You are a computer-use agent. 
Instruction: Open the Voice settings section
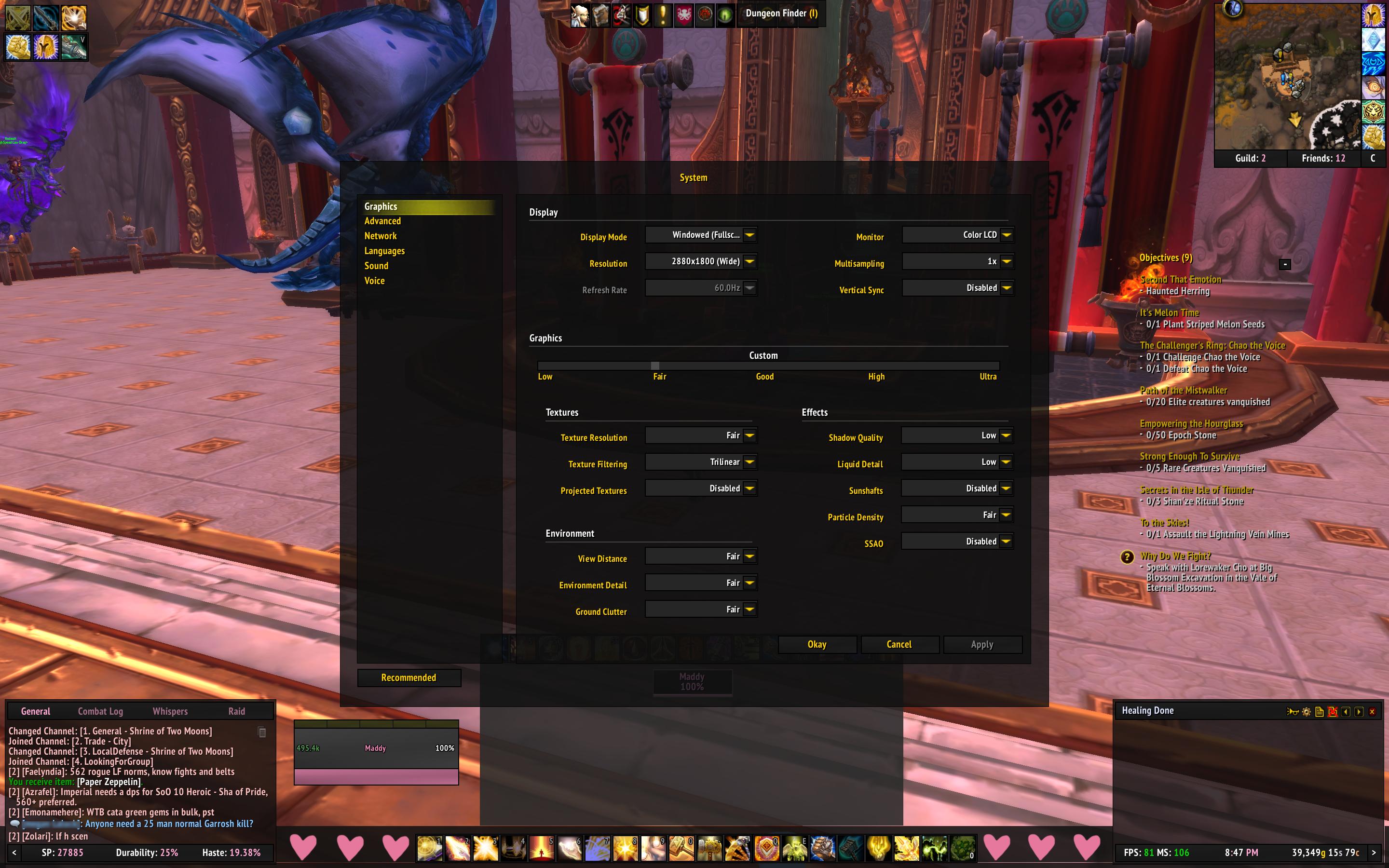pos(374,281)
